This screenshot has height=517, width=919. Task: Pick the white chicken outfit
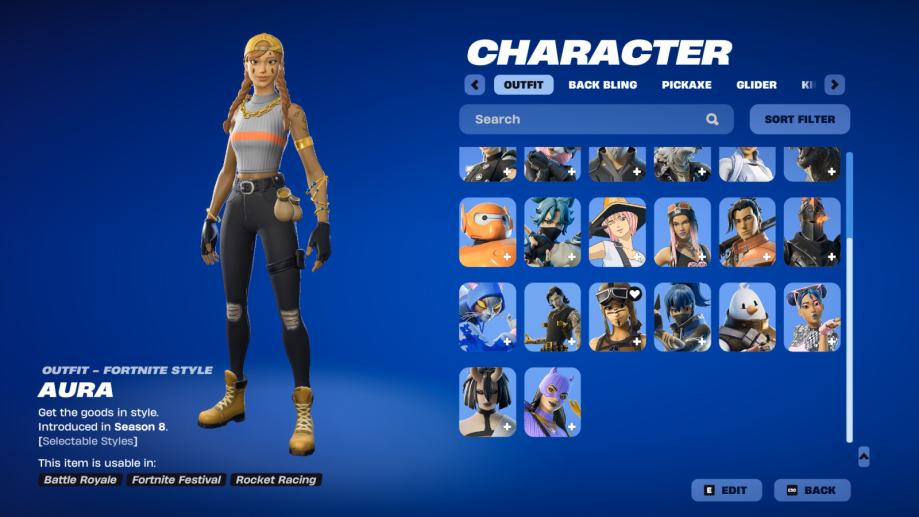pyautogui.click(x=747, y=317)
